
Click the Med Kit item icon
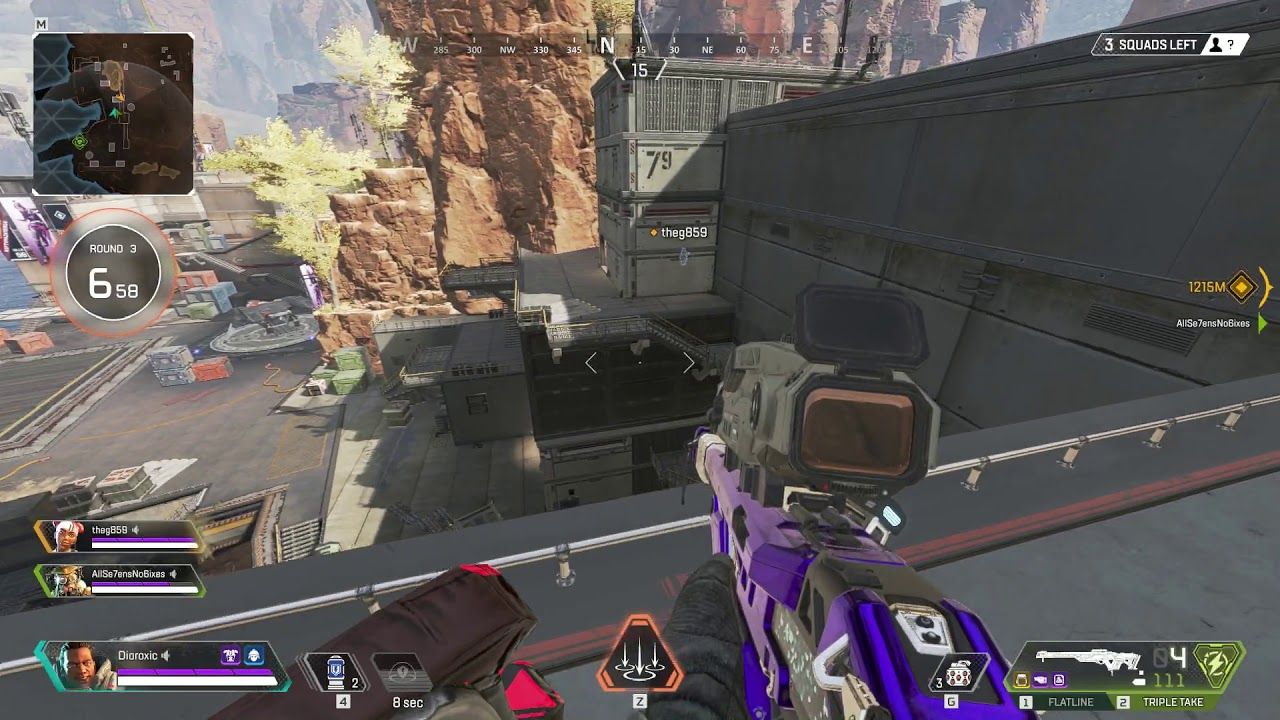337,668
